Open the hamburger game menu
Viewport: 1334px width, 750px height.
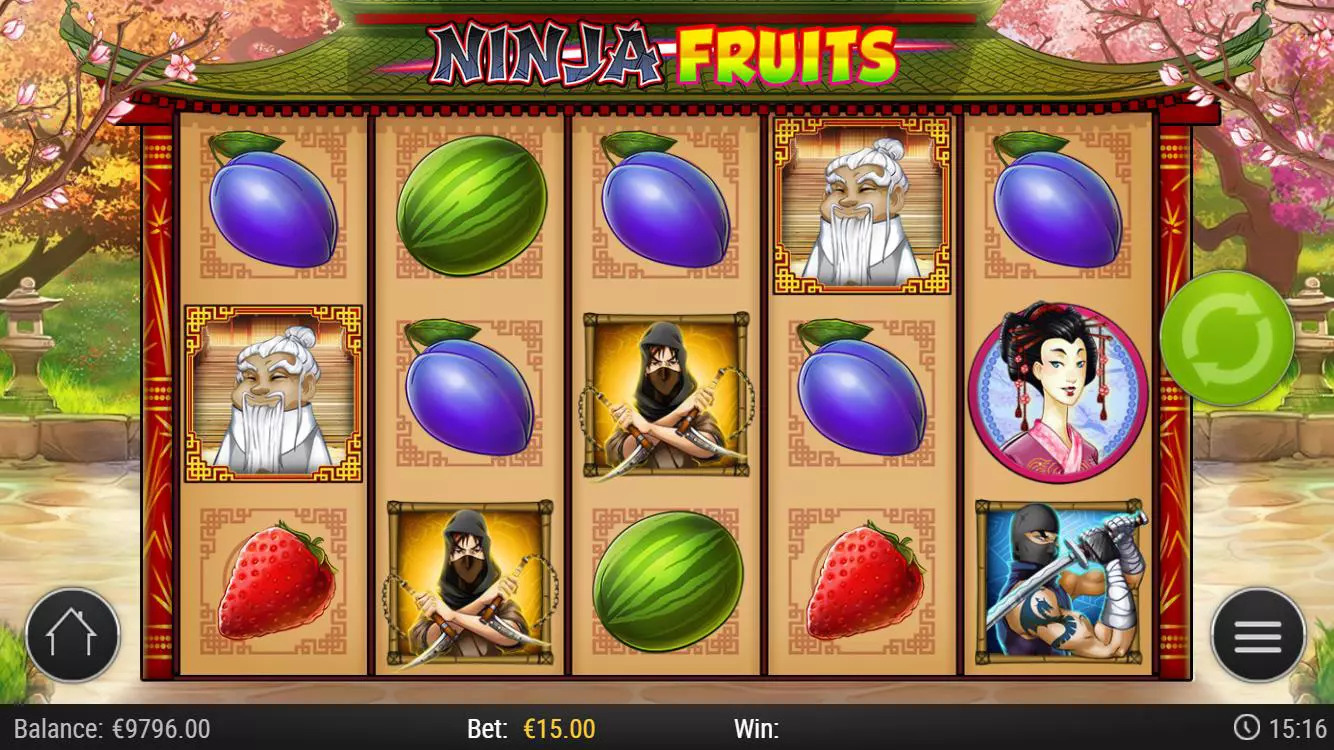pos(1258,635)
